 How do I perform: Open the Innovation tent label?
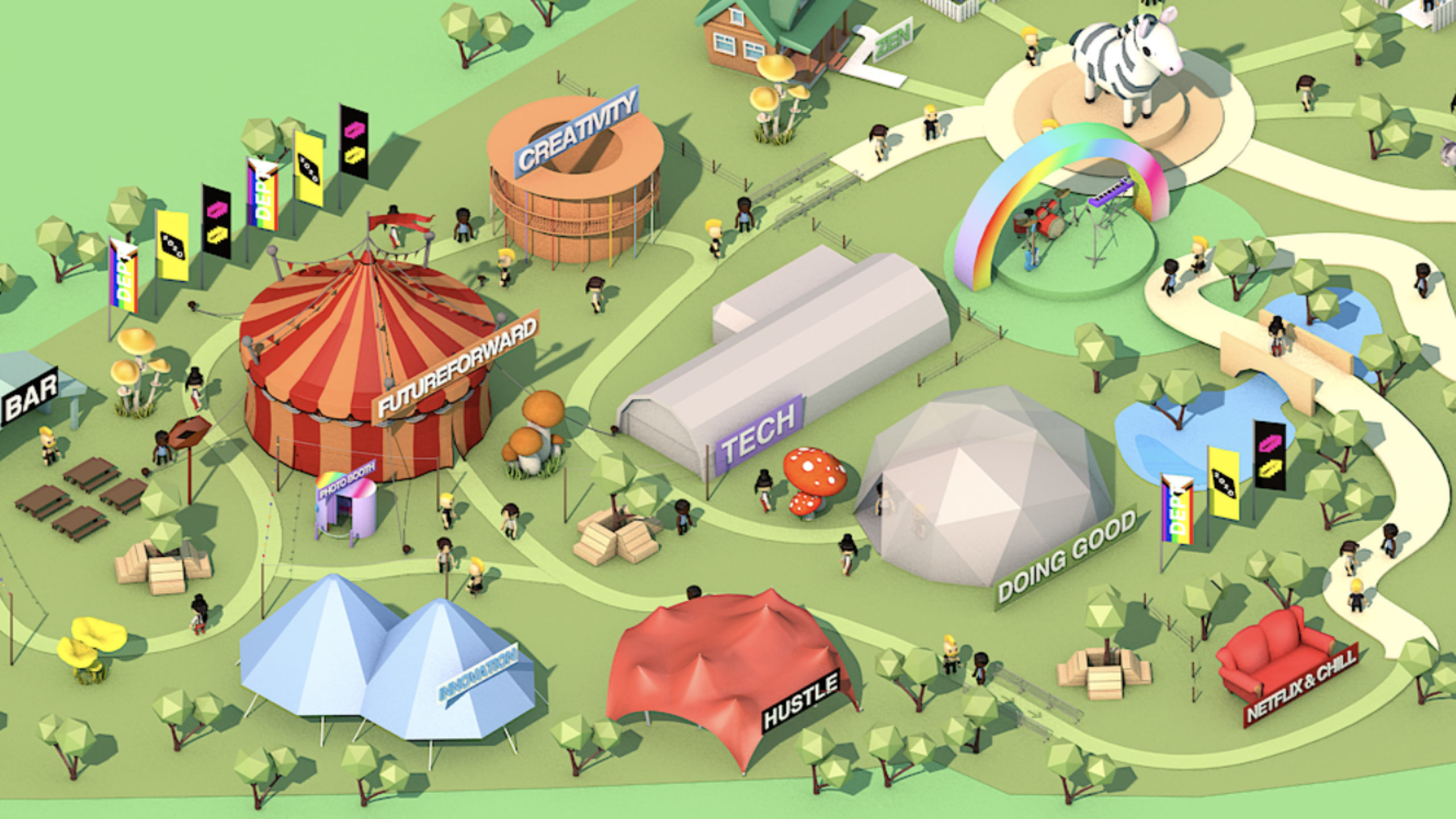(478, 675)
